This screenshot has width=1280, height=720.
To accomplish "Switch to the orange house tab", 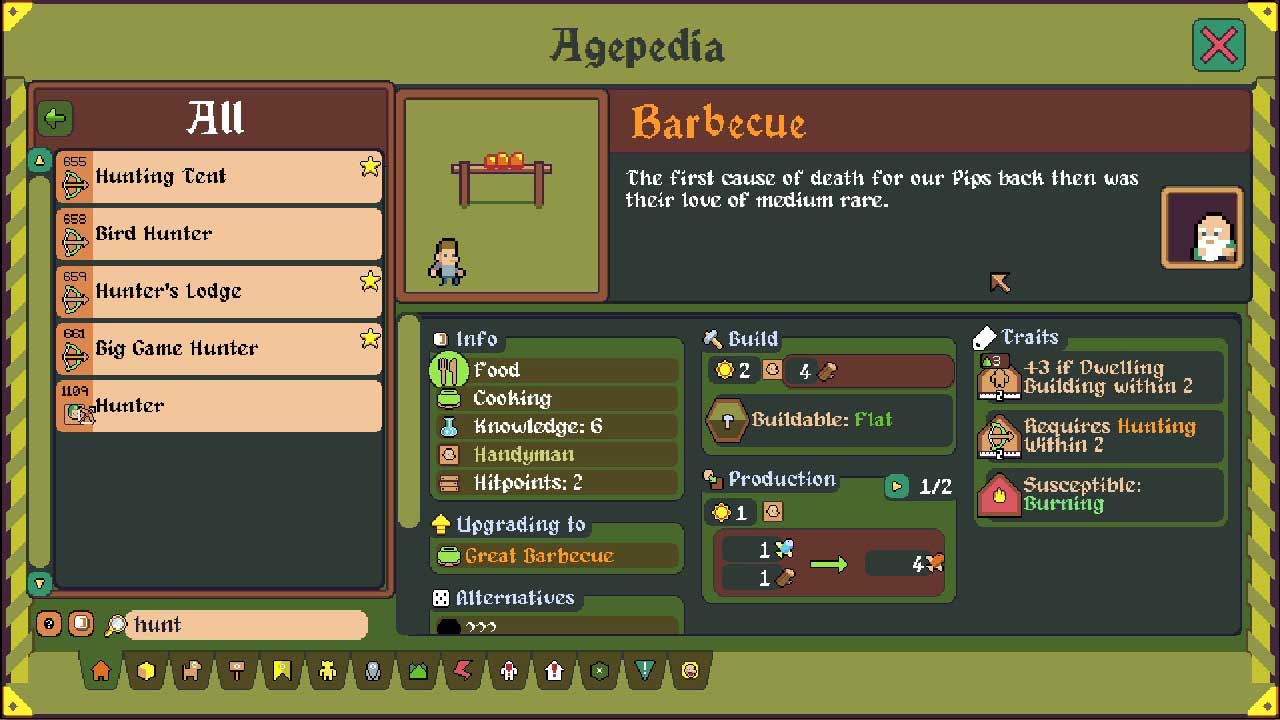I will 101,672.
